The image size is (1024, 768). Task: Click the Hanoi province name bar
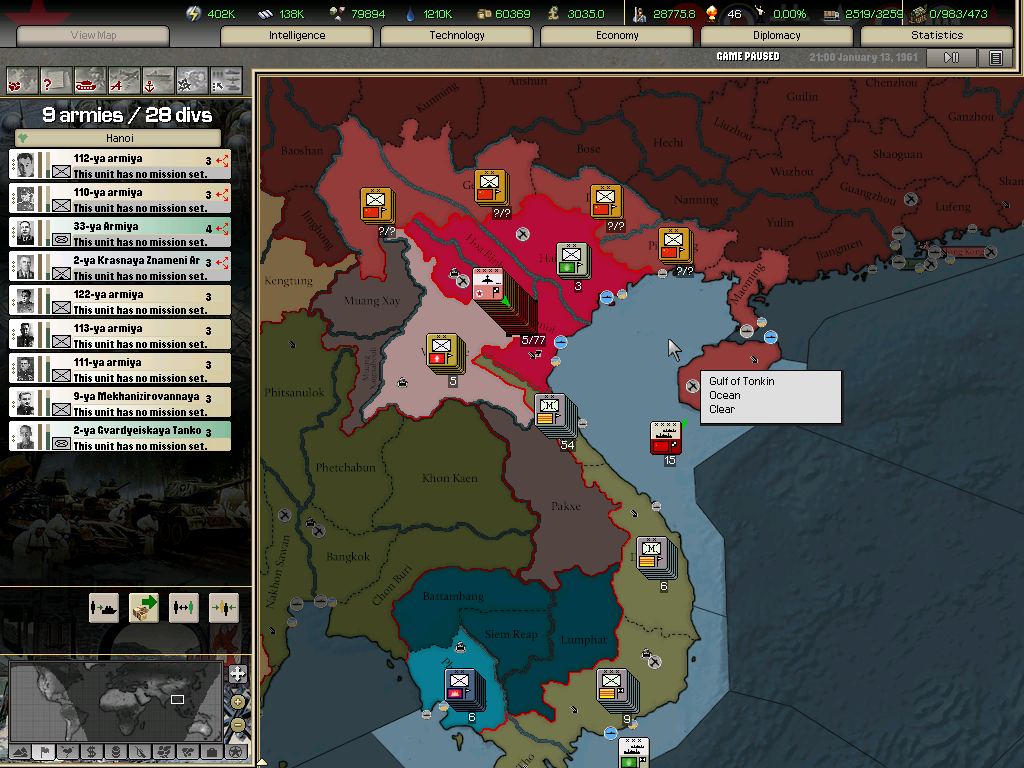120,139
